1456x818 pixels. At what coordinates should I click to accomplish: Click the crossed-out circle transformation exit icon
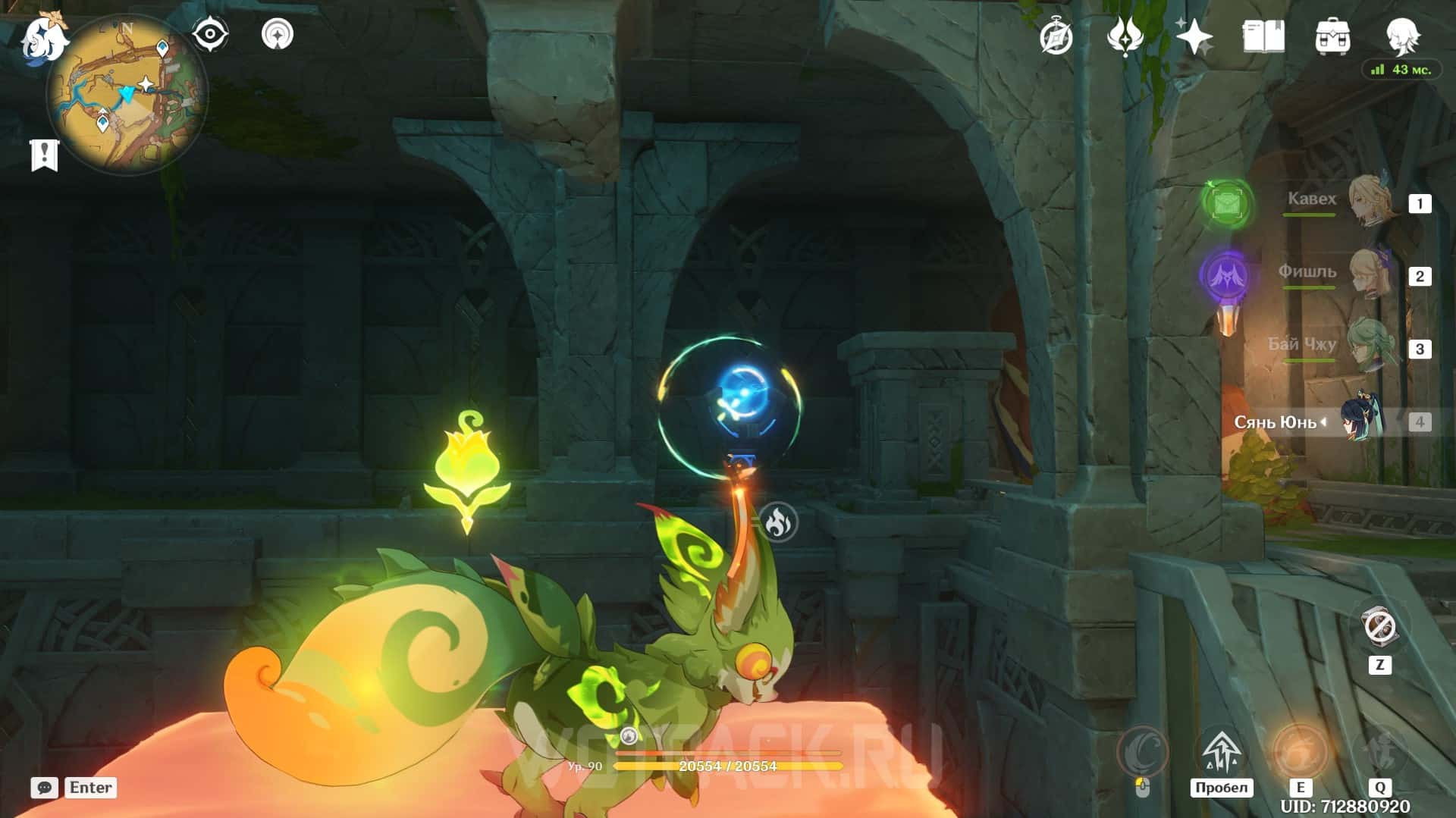[x=1379, y=628]
